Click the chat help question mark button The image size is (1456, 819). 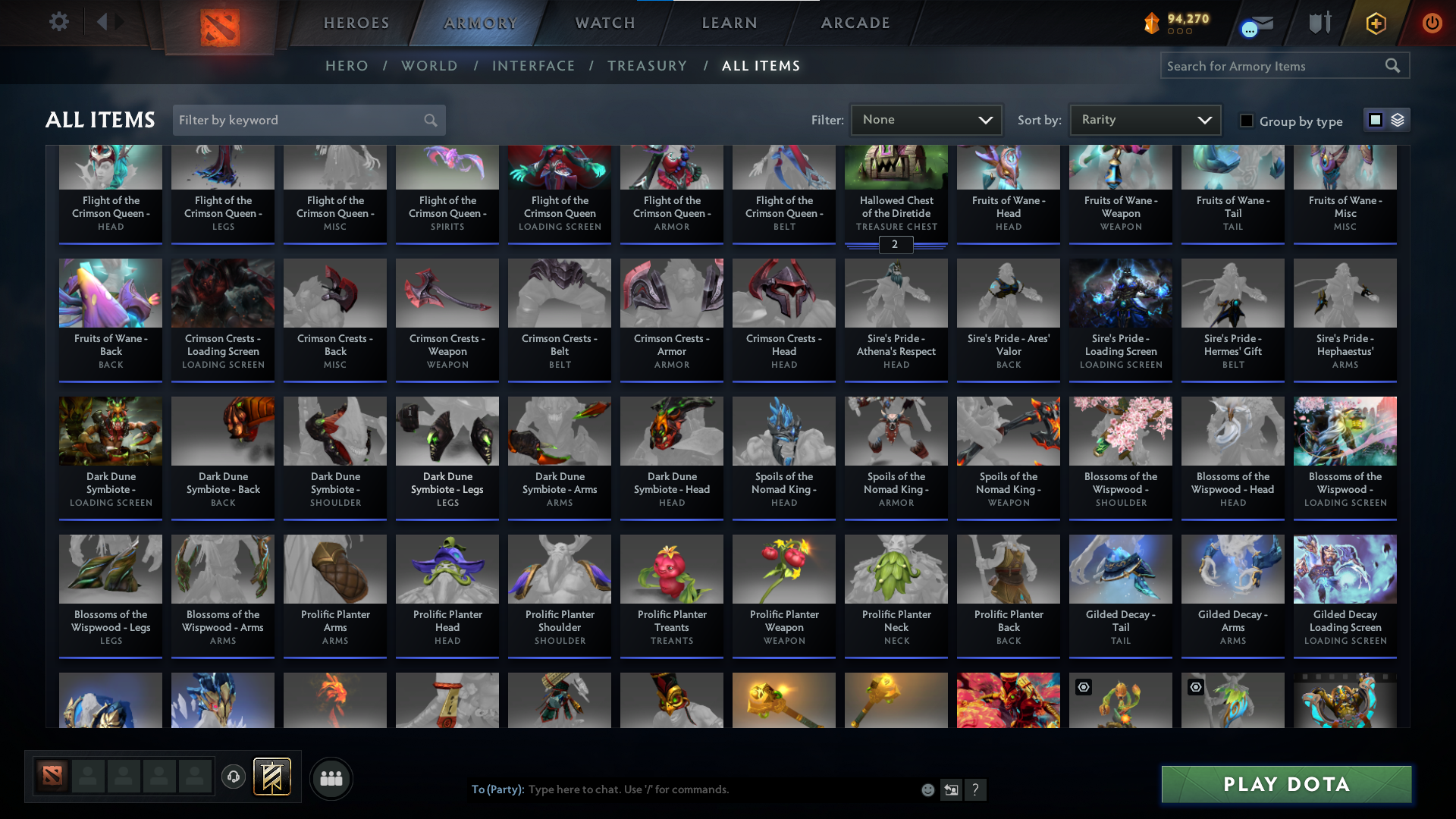tap(976, 789)
